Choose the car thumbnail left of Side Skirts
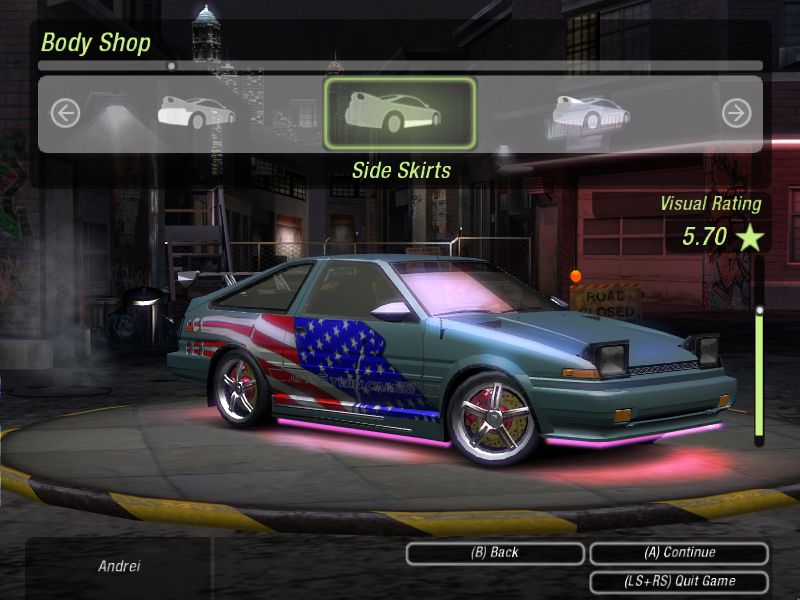 (197, 112)
